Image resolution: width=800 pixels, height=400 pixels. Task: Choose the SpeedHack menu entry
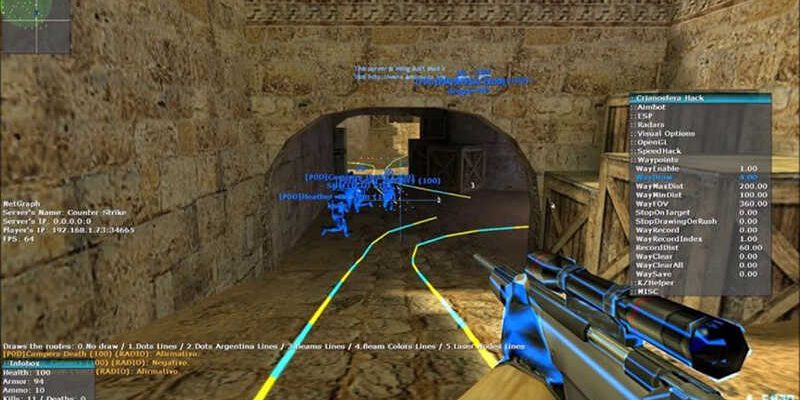tap(659, 152)
